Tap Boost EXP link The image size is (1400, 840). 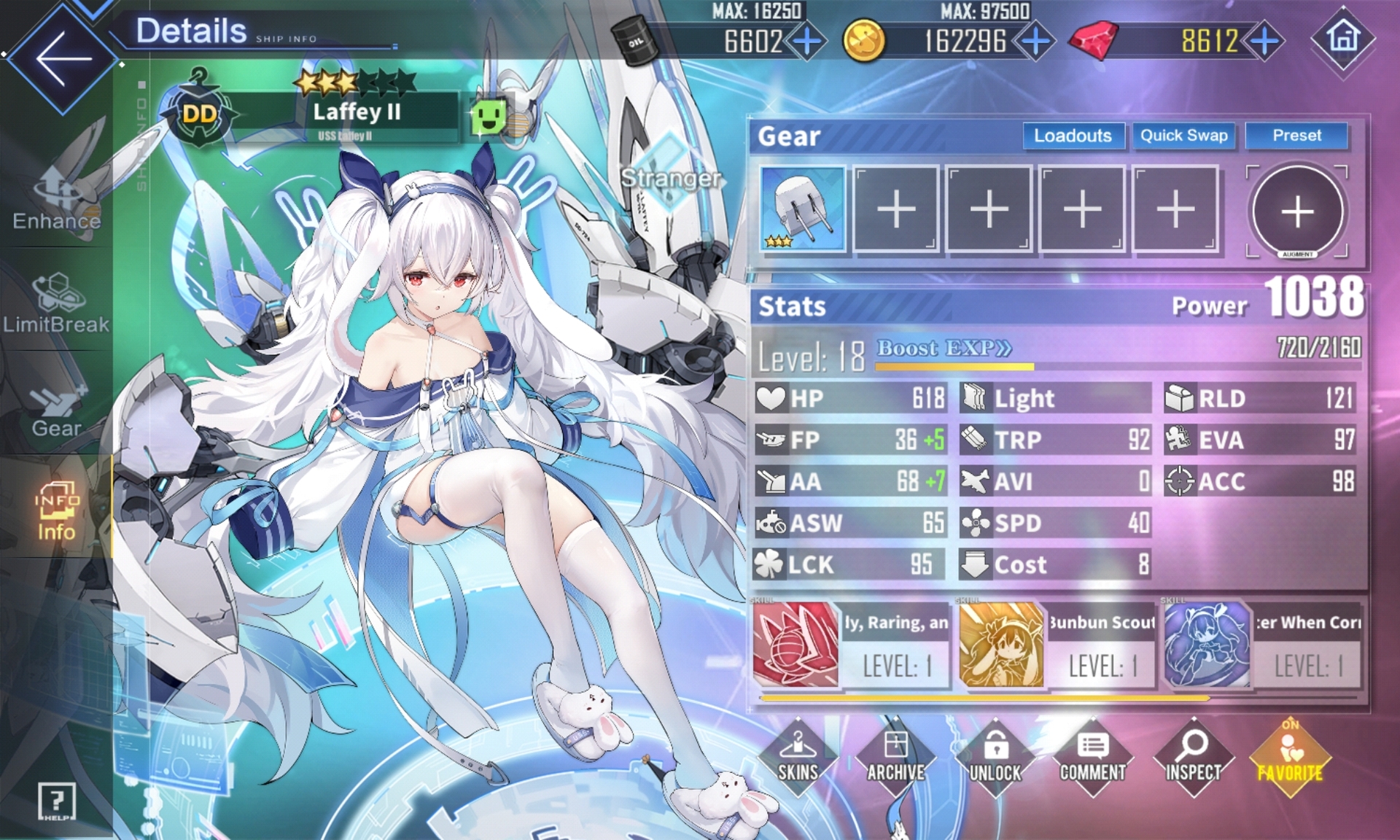(944, 349)
